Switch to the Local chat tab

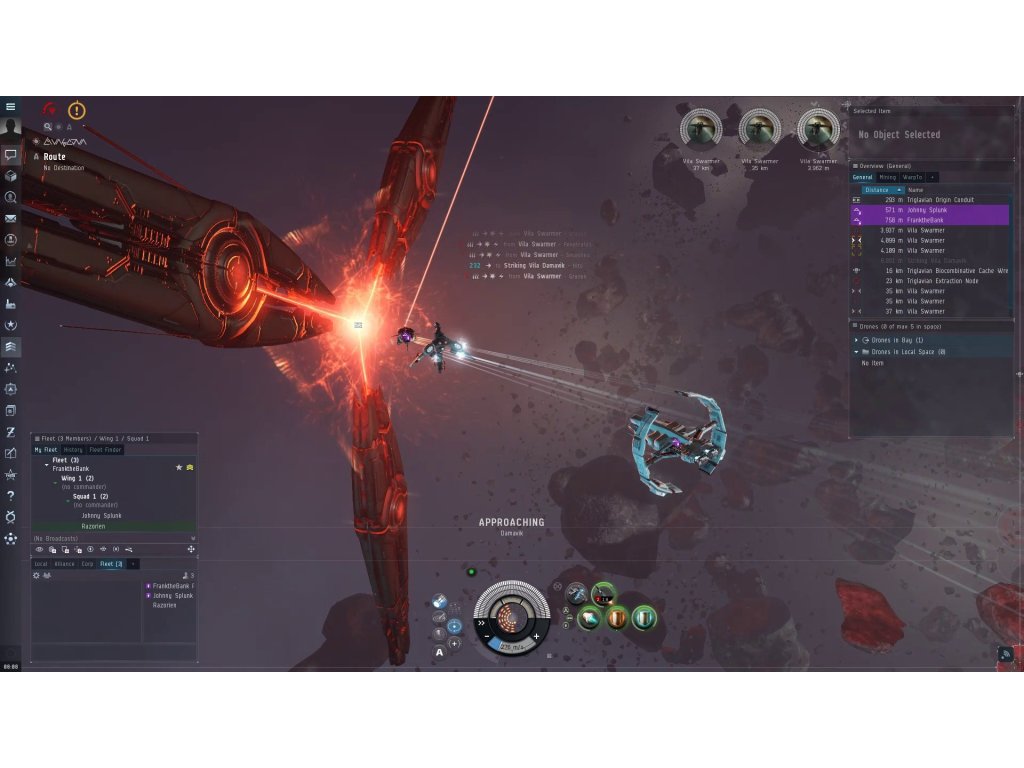[x=41, y=564]
